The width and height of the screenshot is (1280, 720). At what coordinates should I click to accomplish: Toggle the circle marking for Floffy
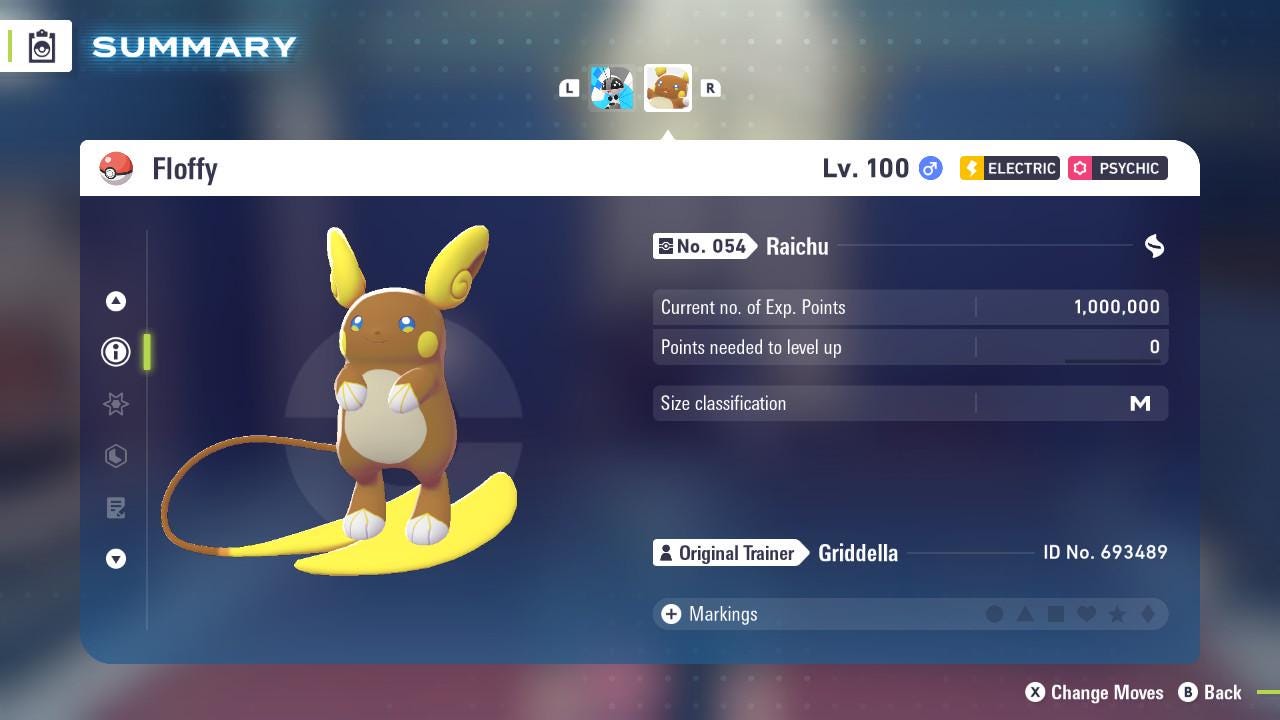(995, 614)
